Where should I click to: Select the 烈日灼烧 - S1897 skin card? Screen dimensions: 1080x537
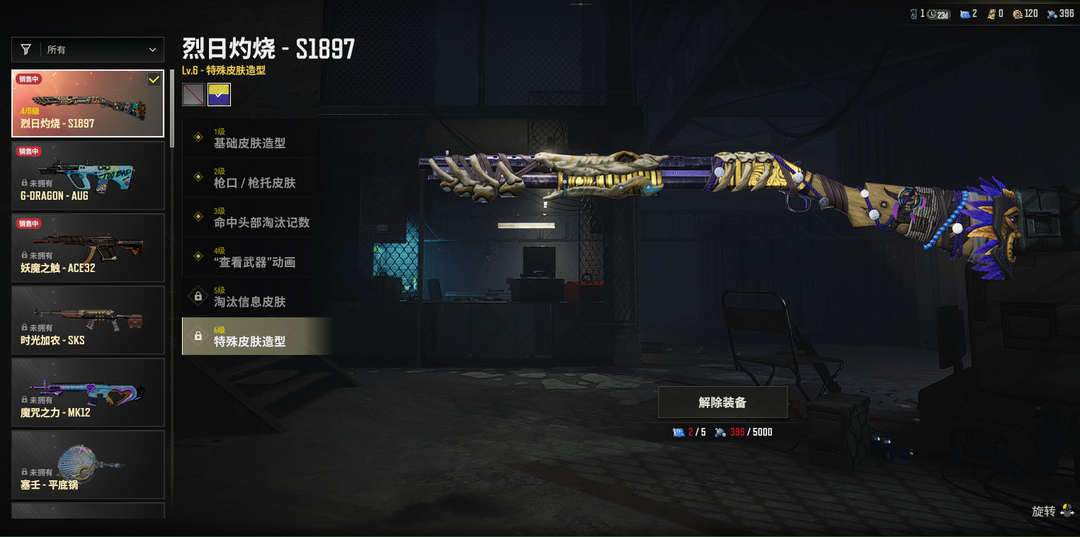[88, 103]
